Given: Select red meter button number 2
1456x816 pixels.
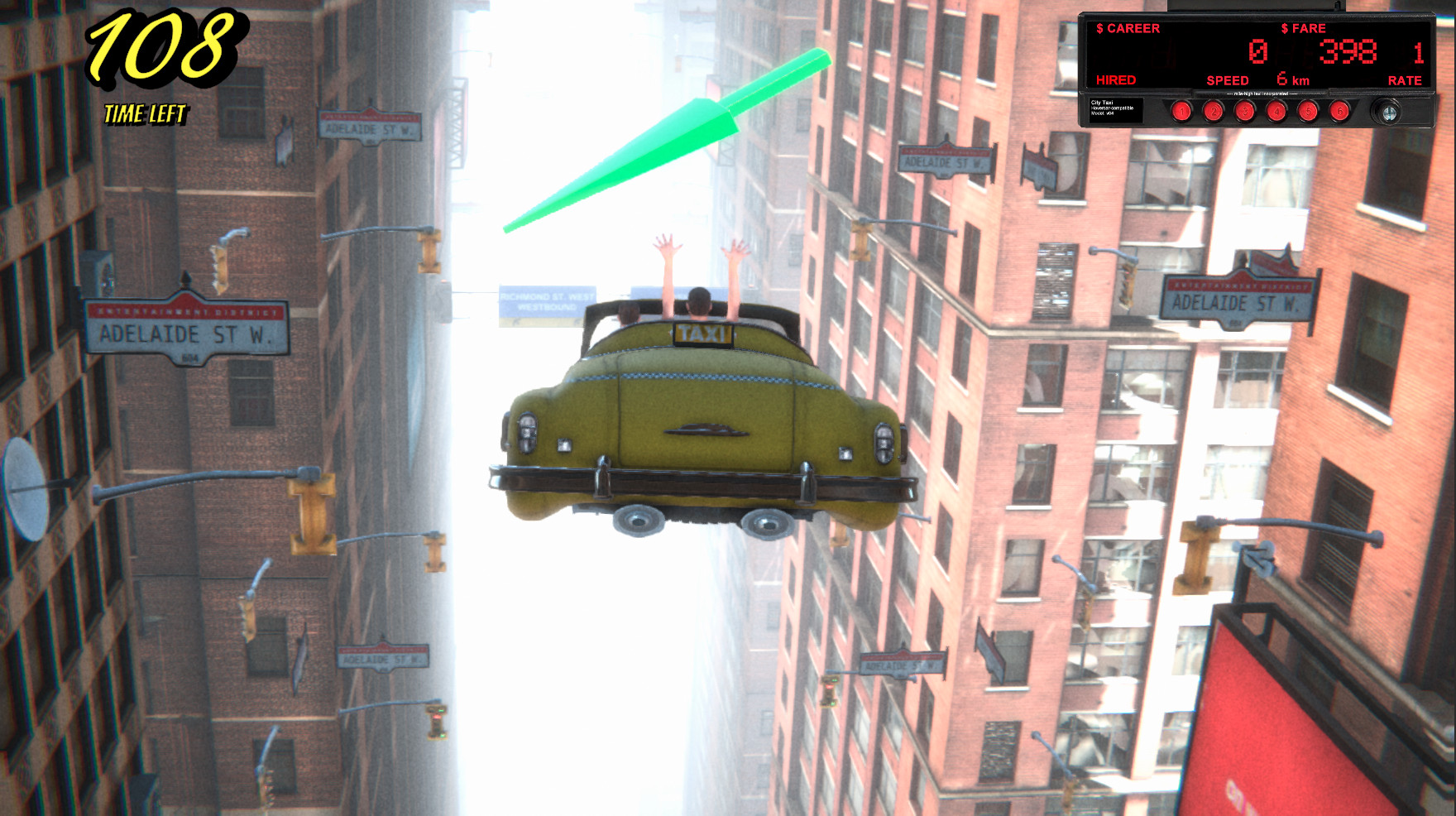Looking at the screenshot, I should pyautogui.click(x=1214, y=111).
